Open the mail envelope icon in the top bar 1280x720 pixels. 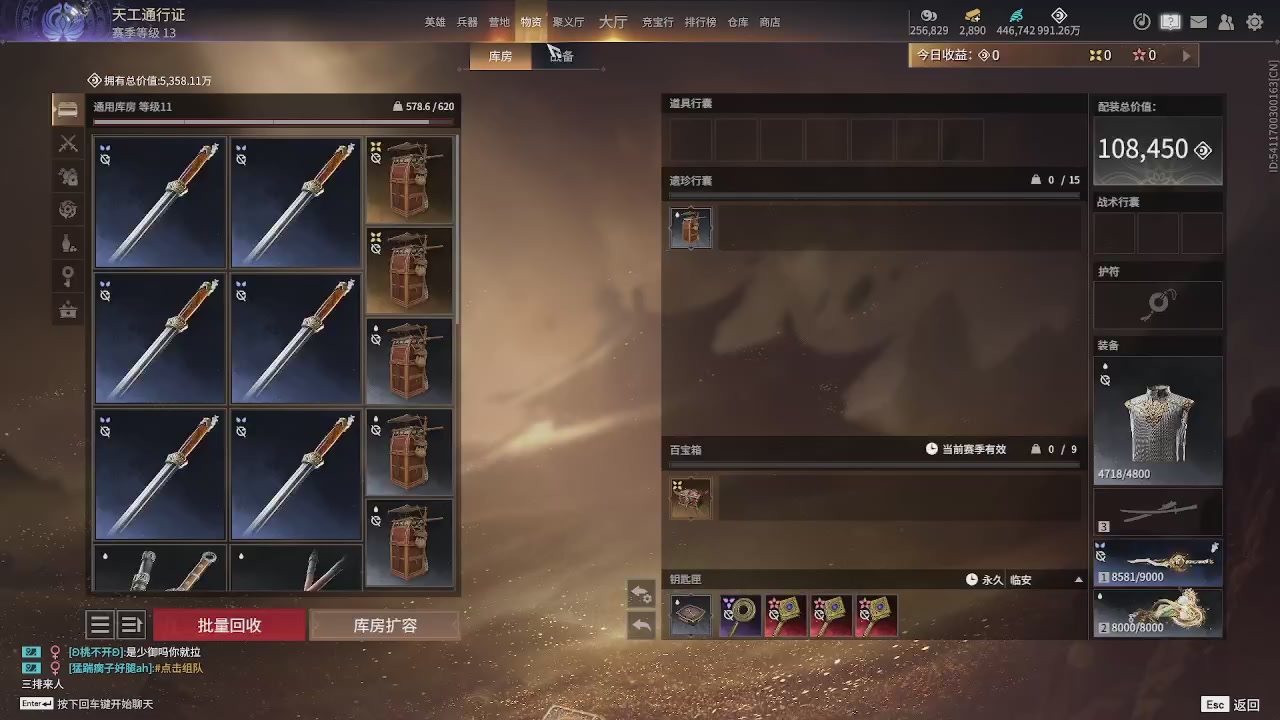point(1199,21)
